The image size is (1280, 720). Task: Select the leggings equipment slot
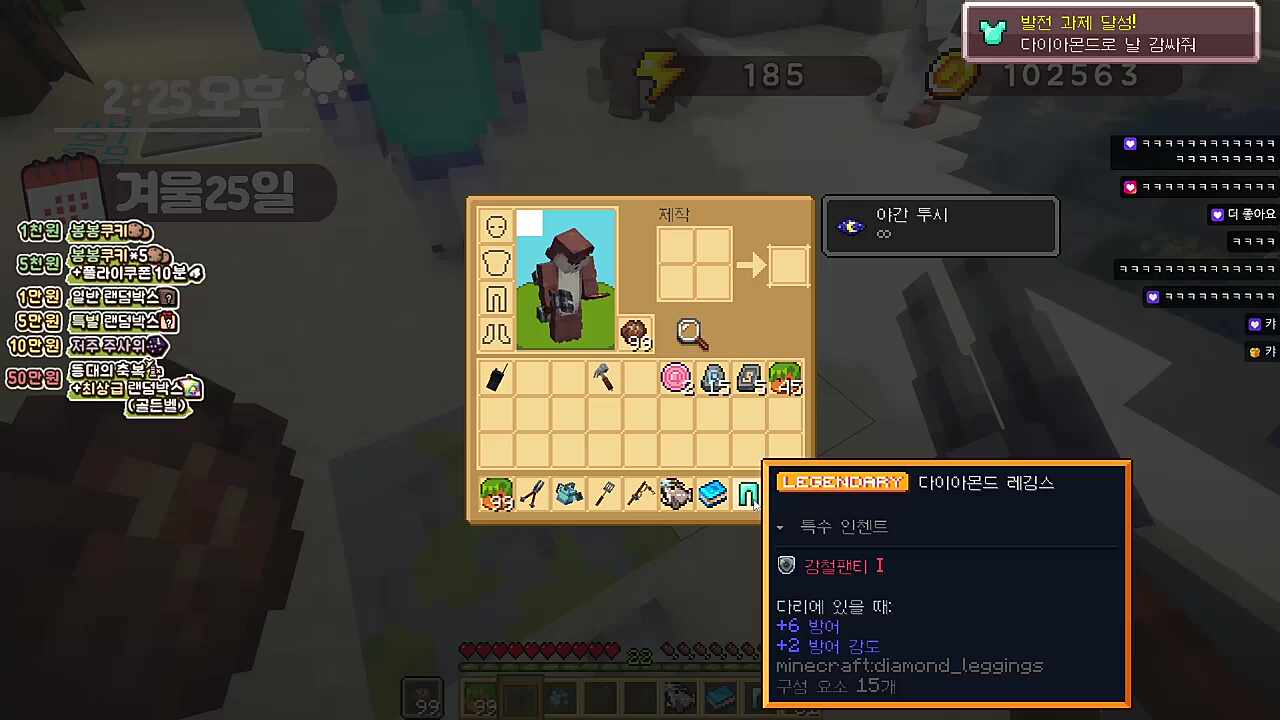(x=497, y=298)
